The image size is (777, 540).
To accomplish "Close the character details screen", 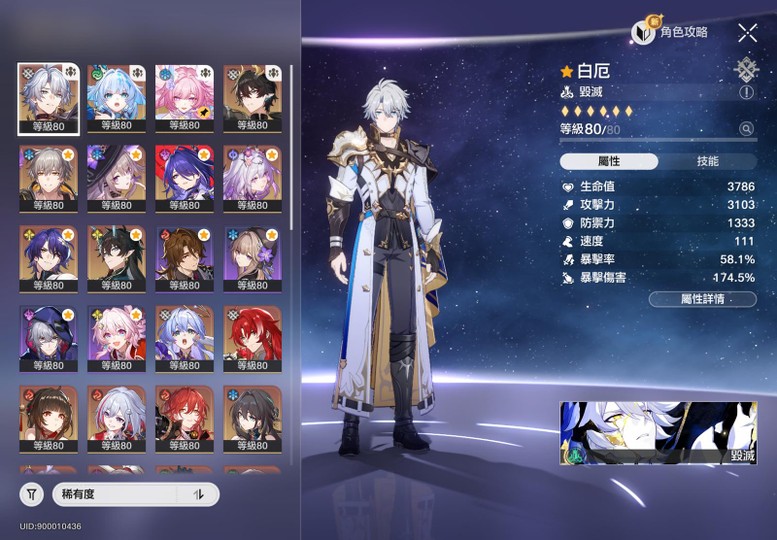I will 747,33.
